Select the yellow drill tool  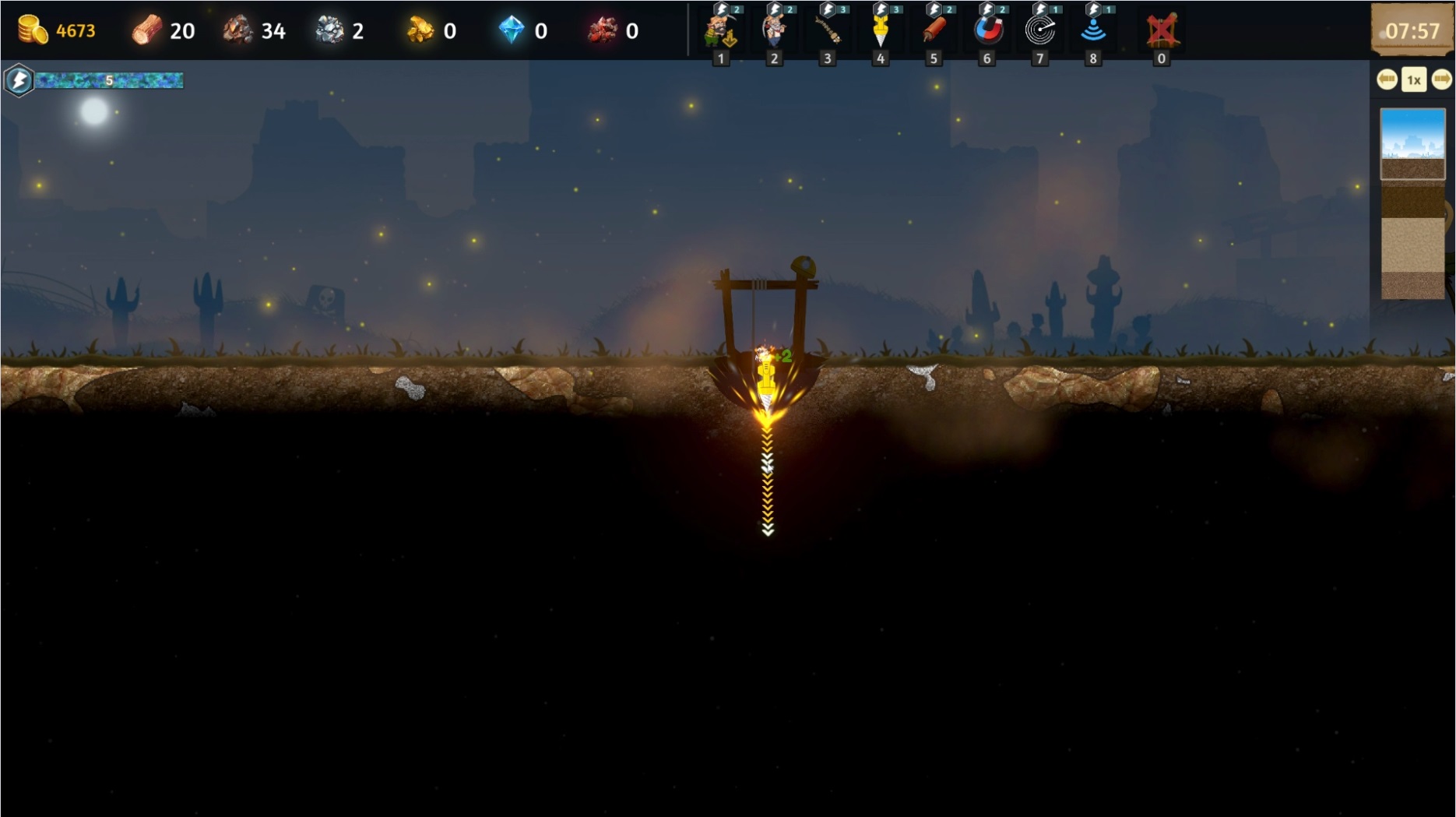pyautogui.click(x=881, y=31)
